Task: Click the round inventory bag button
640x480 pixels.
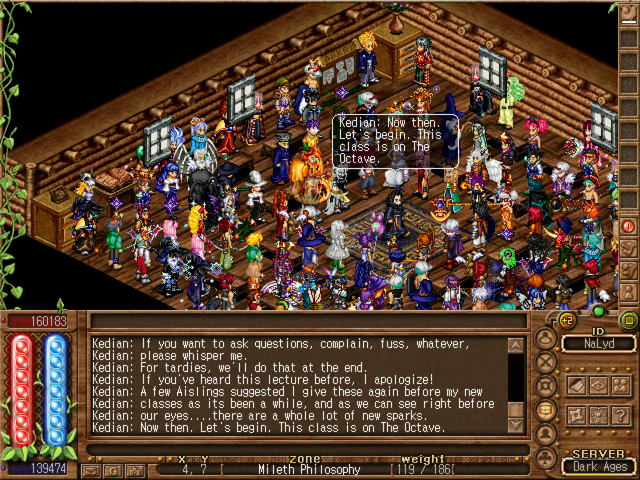Action: click(x=546, y=336)
